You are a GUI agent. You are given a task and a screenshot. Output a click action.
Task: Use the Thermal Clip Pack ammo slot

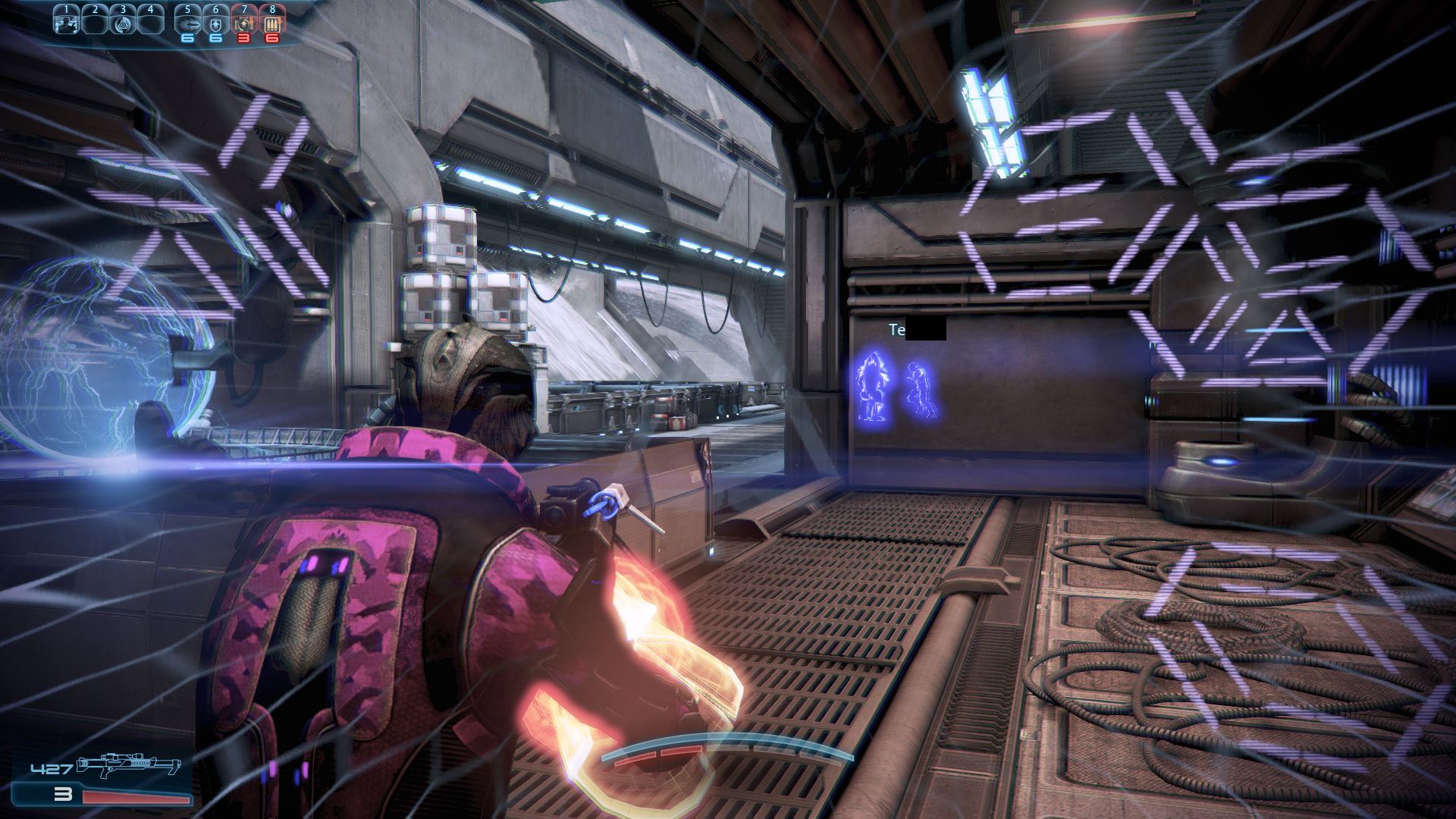(272, 23)
